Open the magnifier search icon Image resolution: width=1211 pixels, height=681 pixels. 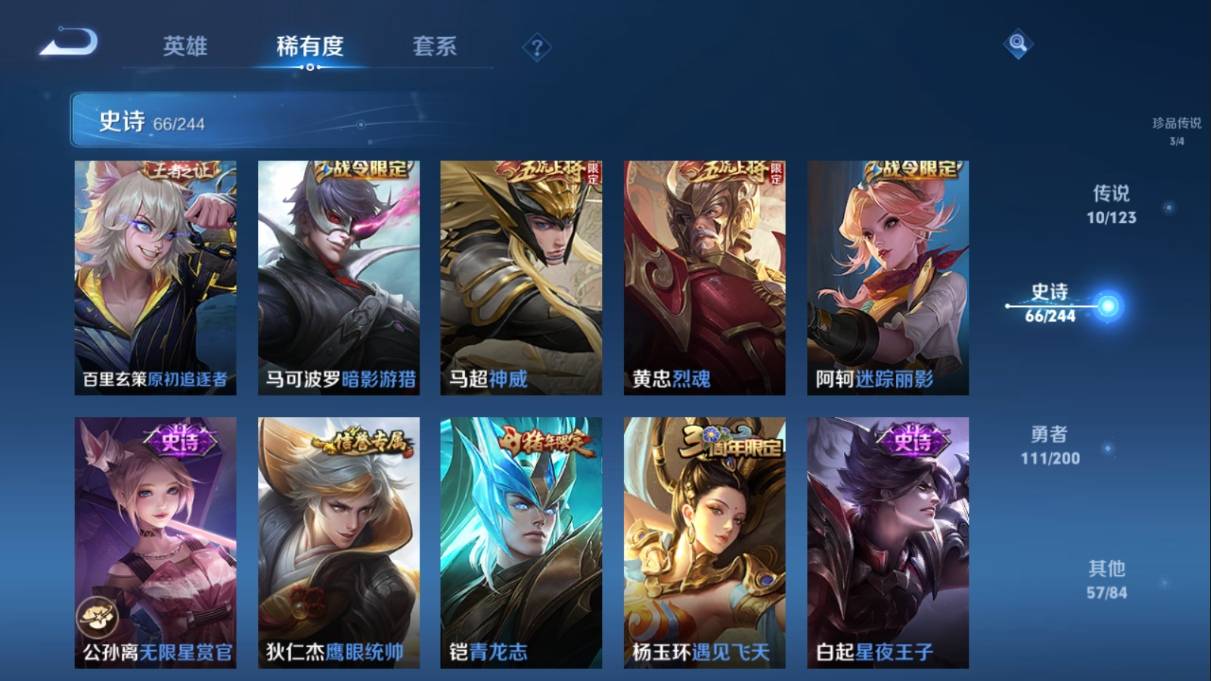(1017, 43)
